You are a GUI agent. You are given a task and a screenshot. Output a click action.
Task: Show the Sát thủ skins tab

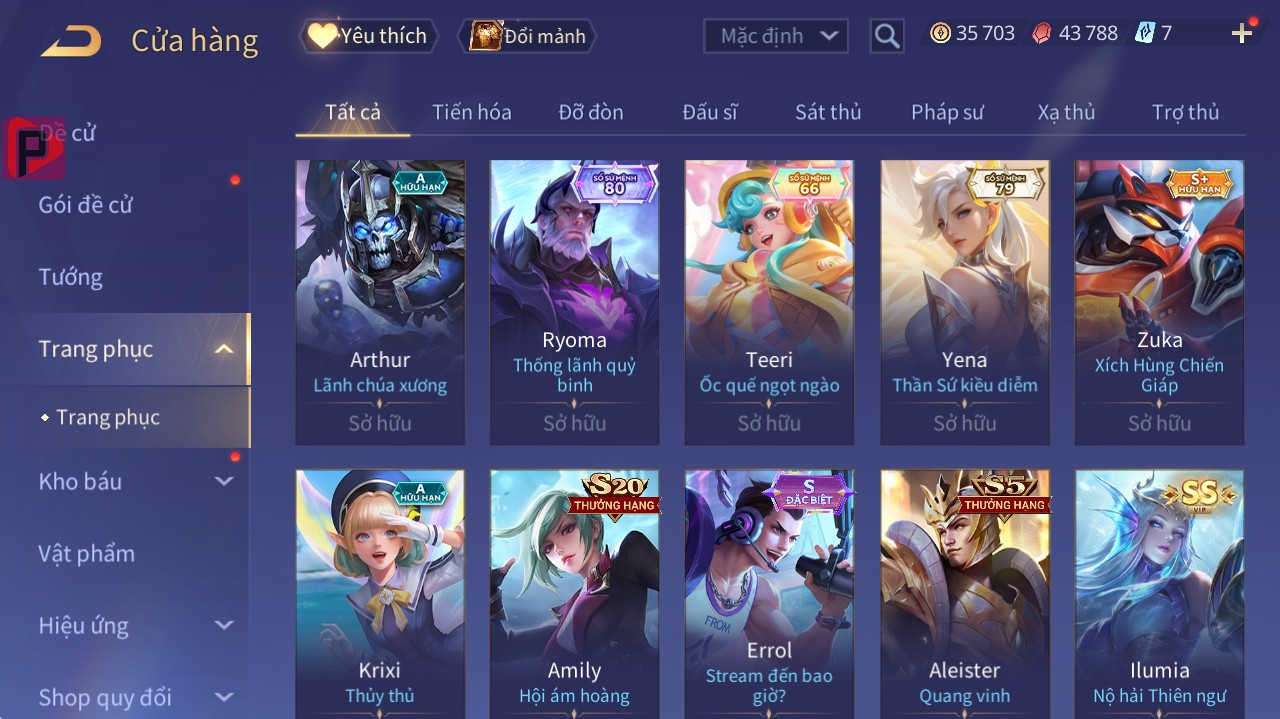(x=827, y=112)
